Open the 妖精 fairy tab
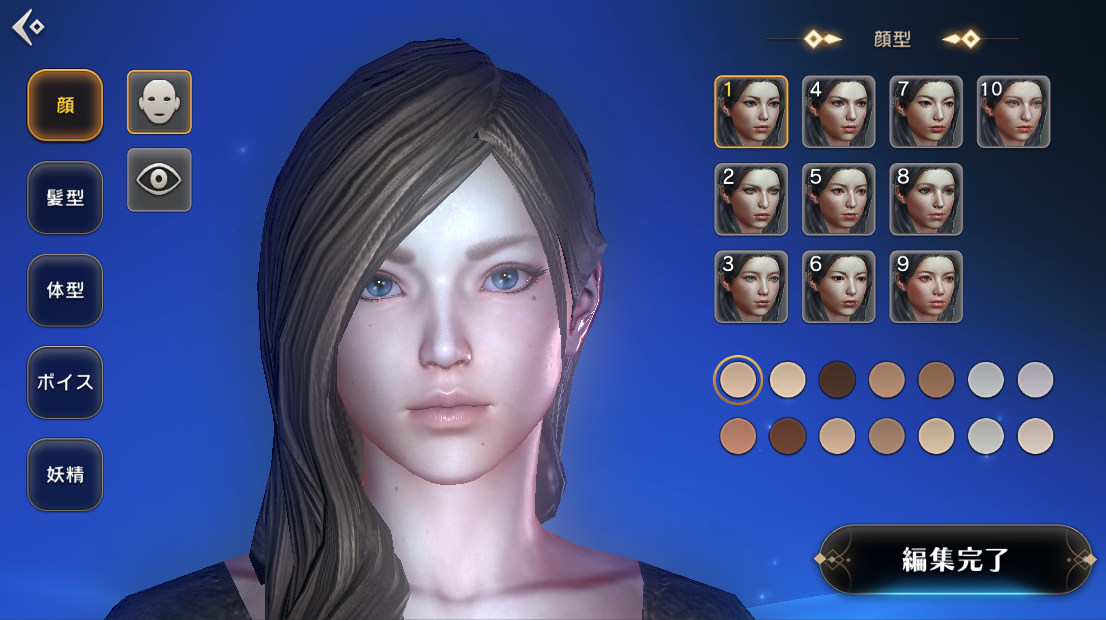This screenshot has height=620, width=1106. (65, 475)
